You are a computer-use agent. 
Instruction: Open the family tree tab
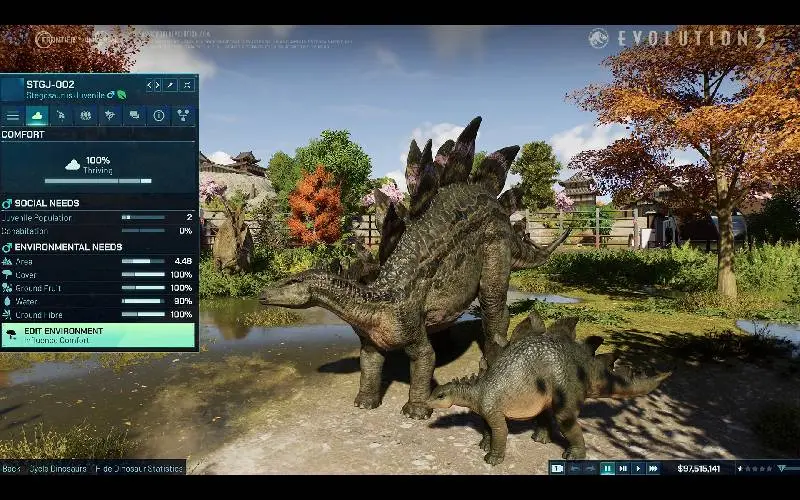[x=183, y=116]
